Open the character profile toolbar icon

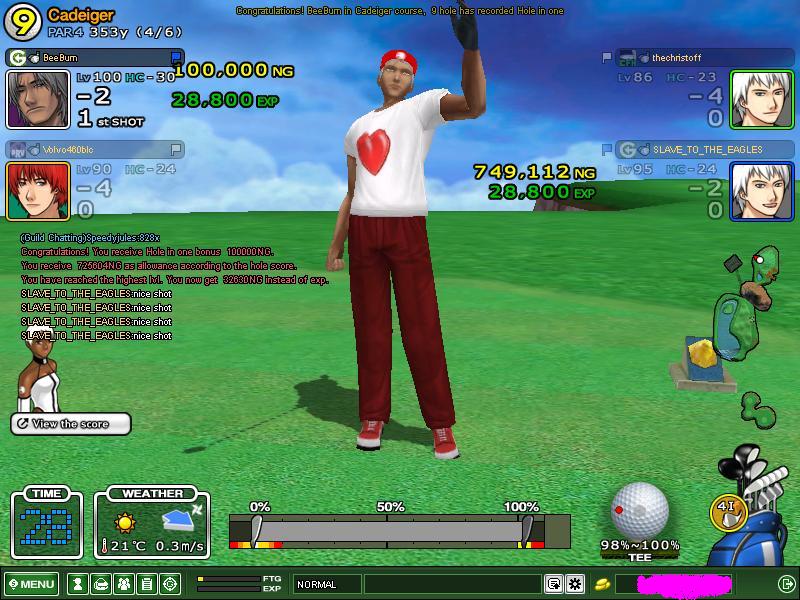coord(78,584)
